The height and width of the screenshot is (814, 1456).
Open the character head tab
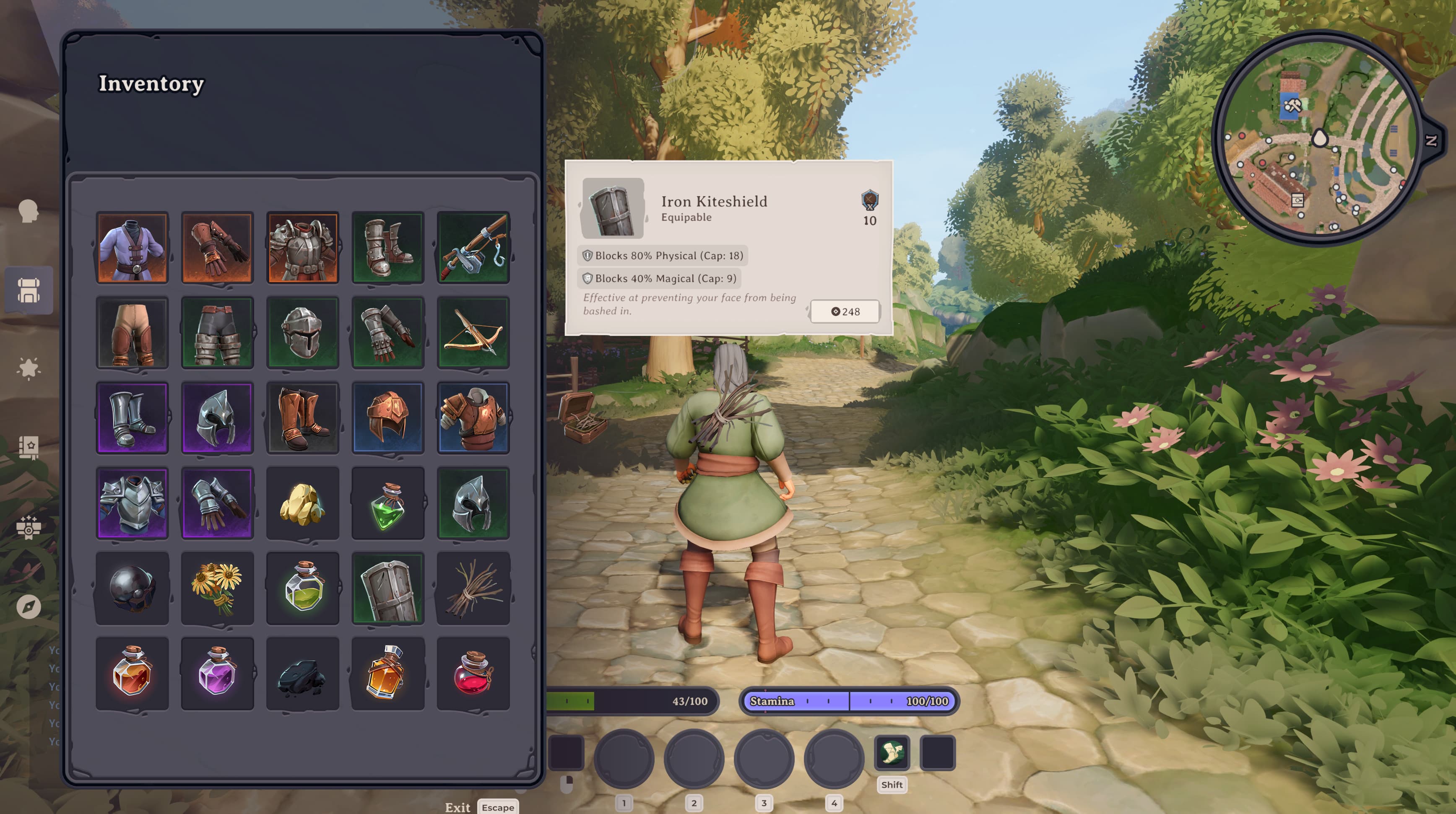28,212
